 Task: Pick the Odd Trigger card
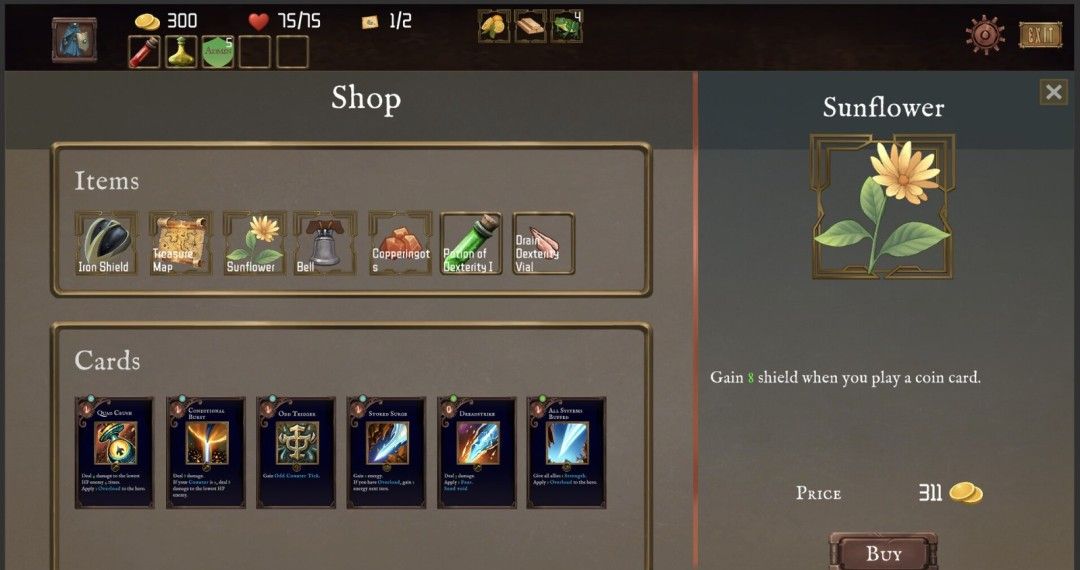(x=296, y=452)
